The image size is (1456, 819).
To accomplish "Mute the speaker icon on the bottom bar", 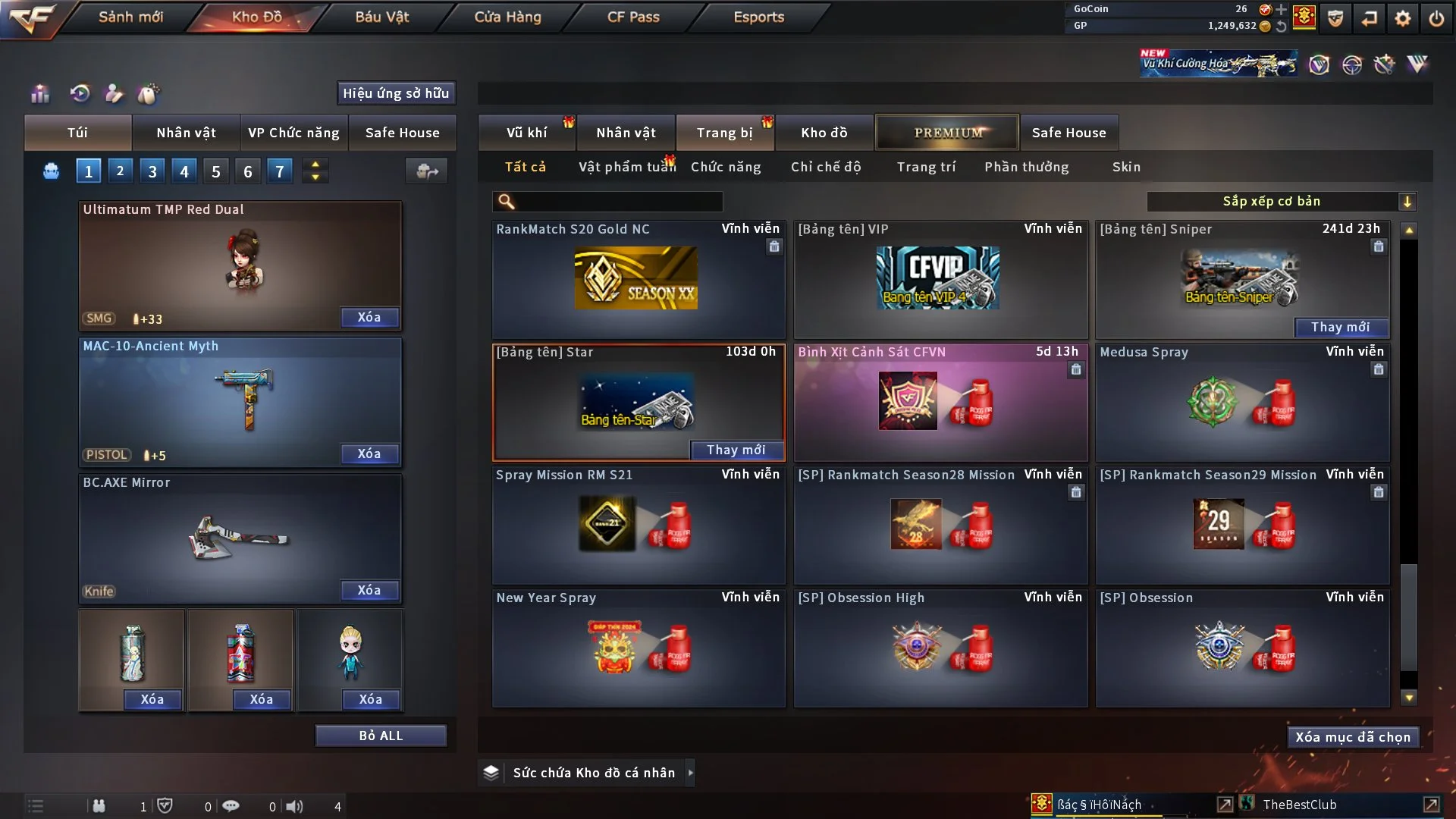I will [295, 806].
